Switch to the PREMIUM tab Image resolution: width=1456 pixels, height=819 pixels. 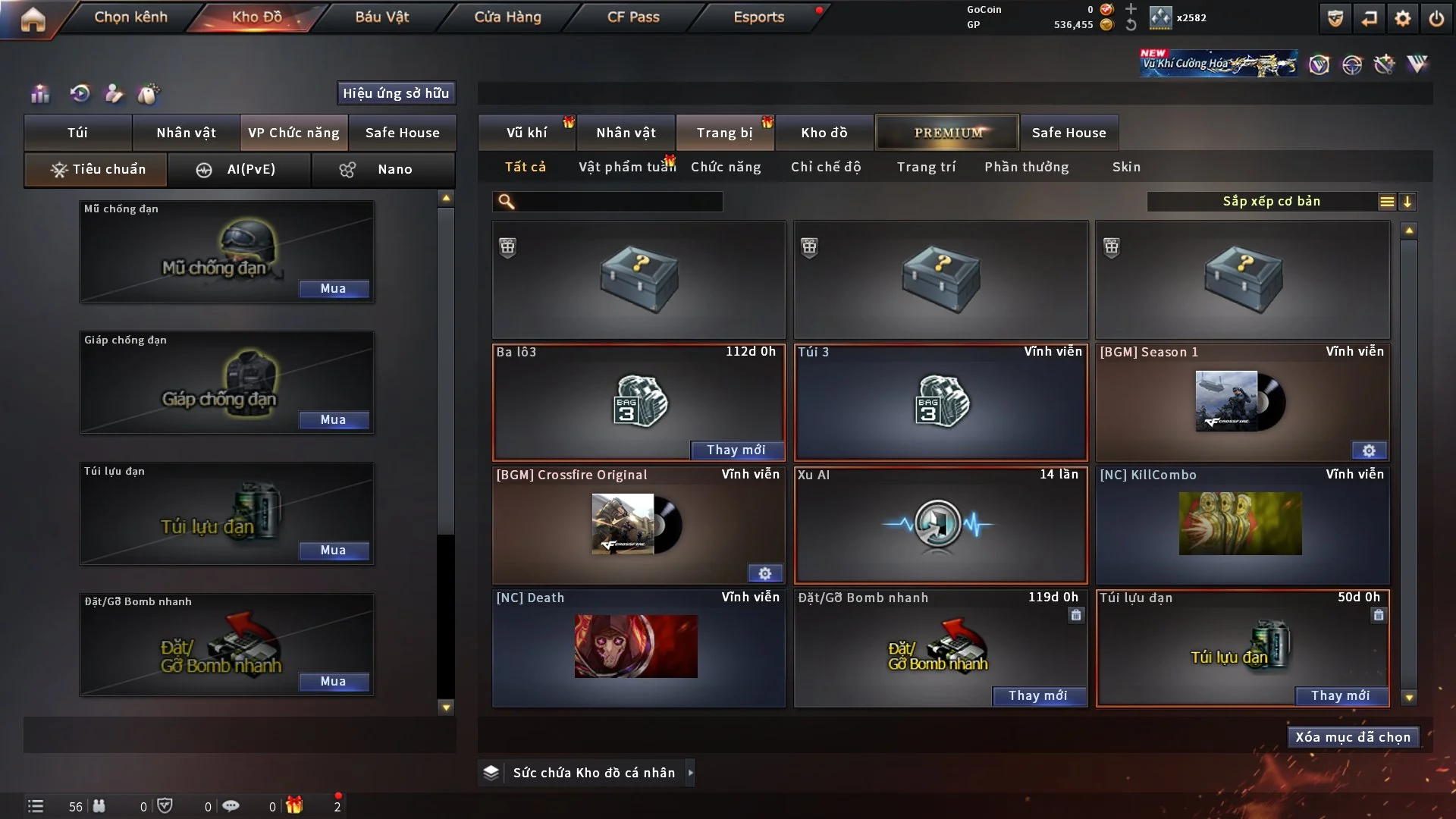click(947, 133)
